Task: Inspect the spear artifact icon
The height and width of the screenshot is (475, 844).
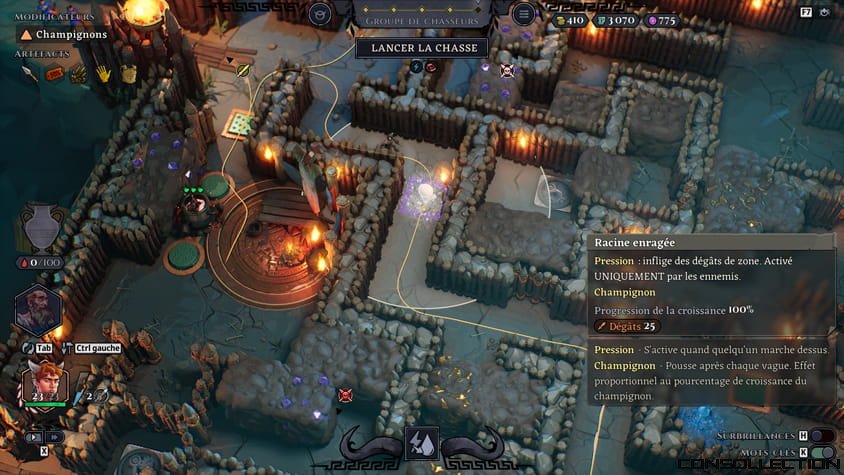Action: click(x=30, y=73)
